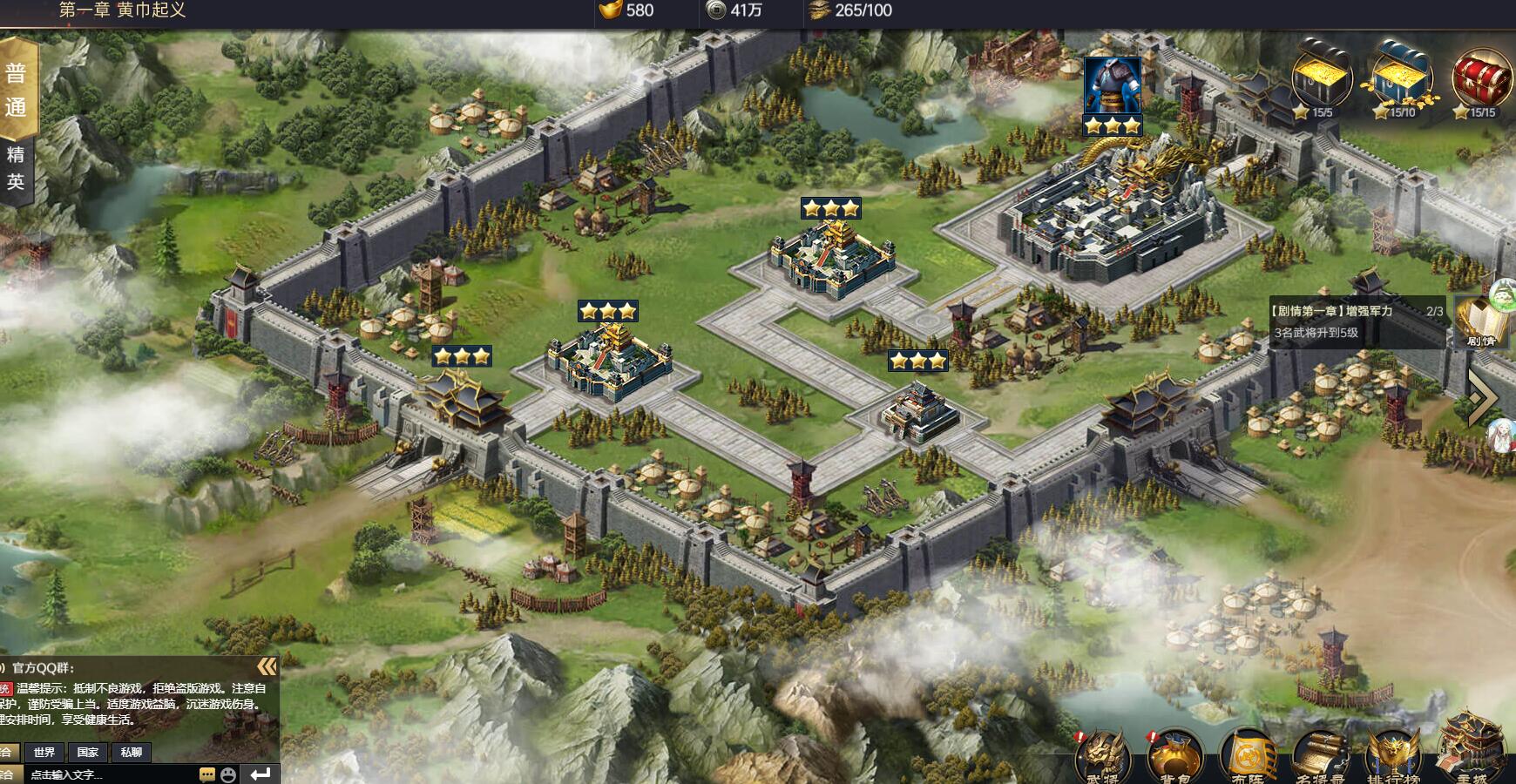Collapse the chat panel with the double-arrow
This screenshot has width=1516, height=784.
point(267,667)
